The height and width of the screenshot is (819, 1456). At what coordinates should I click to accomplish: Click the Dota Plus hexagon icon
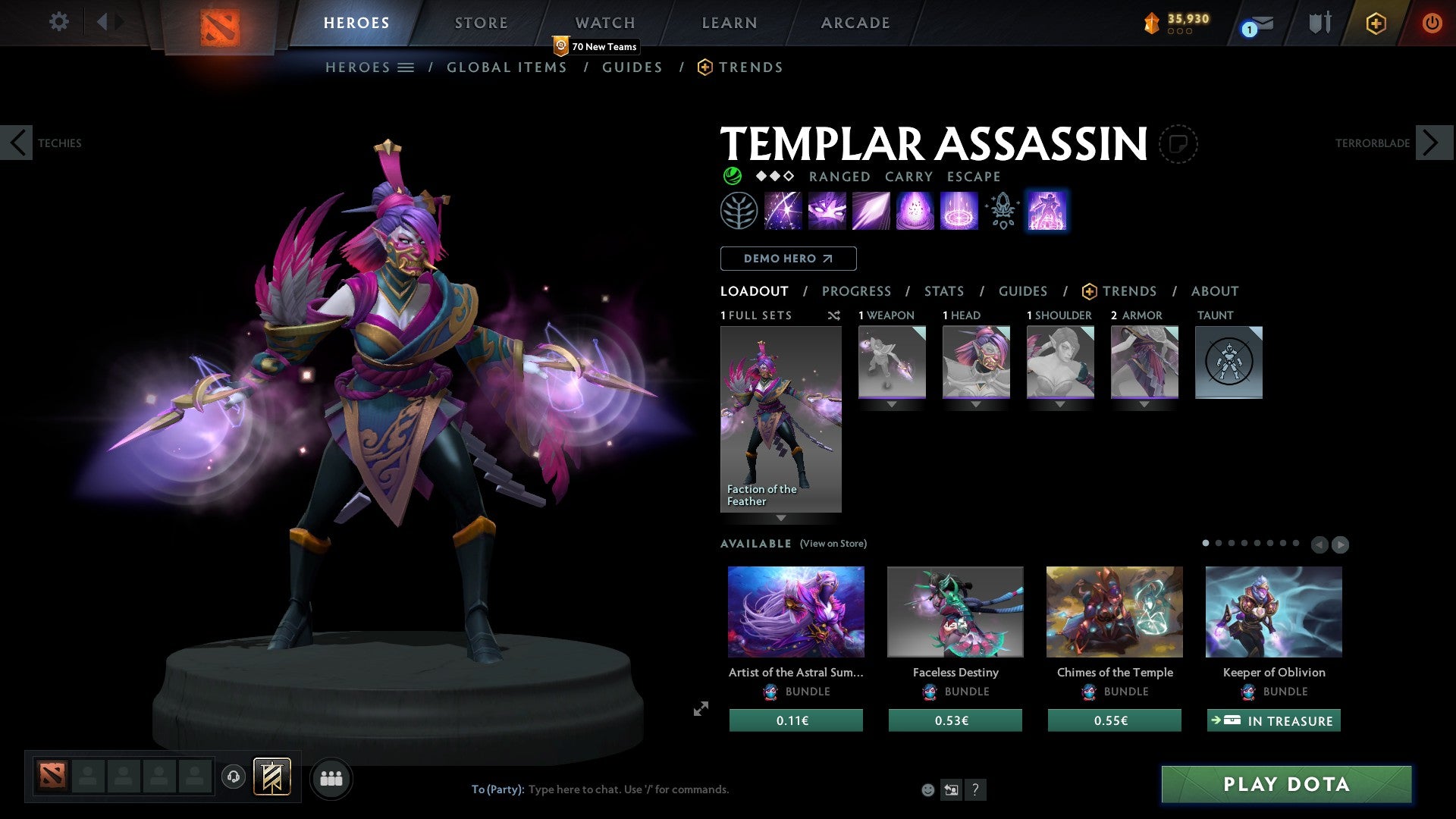[x=1376, y=23]
